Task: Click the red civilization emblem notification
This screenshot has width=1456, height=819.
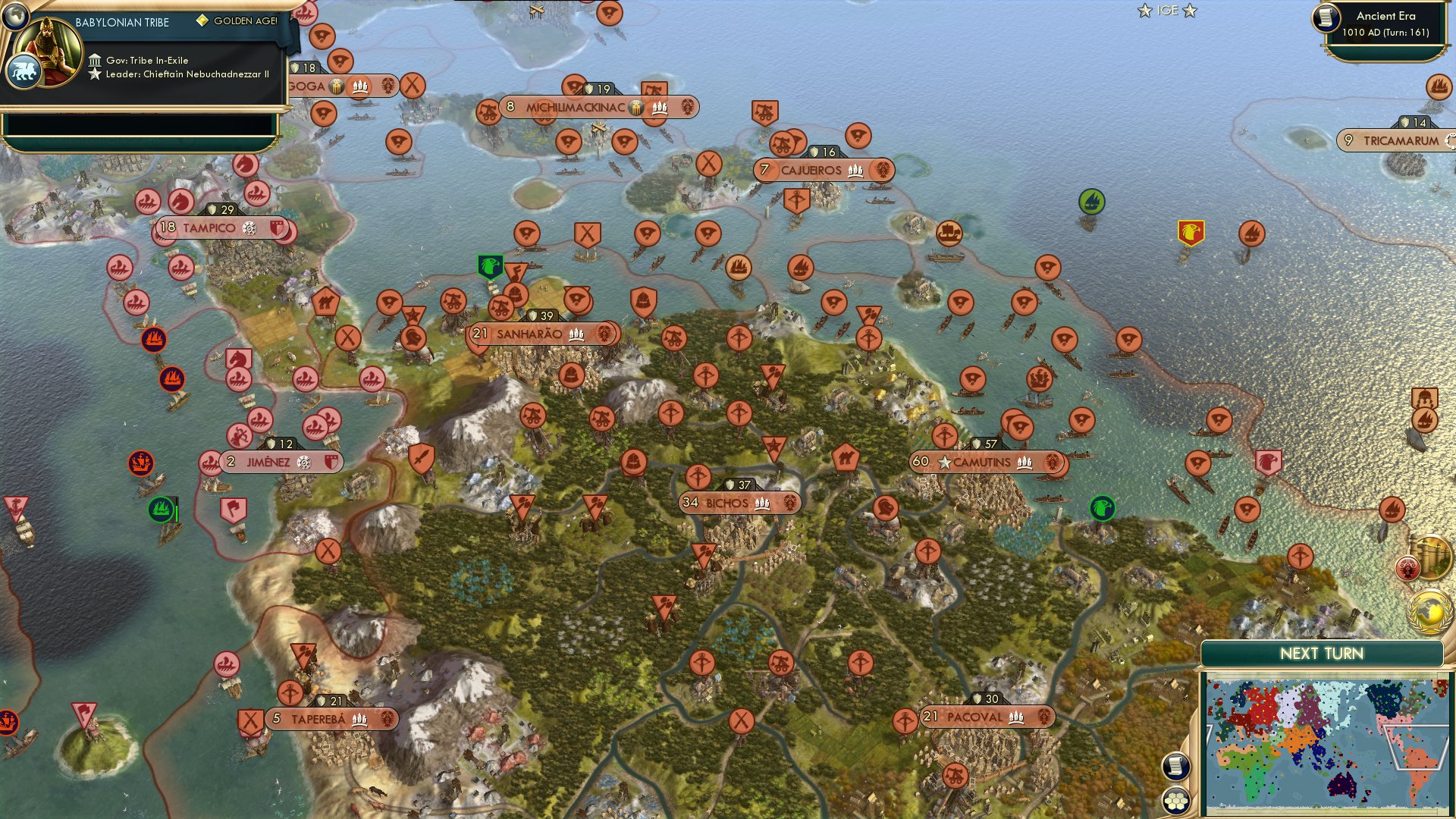Action: pos(1407,567)
